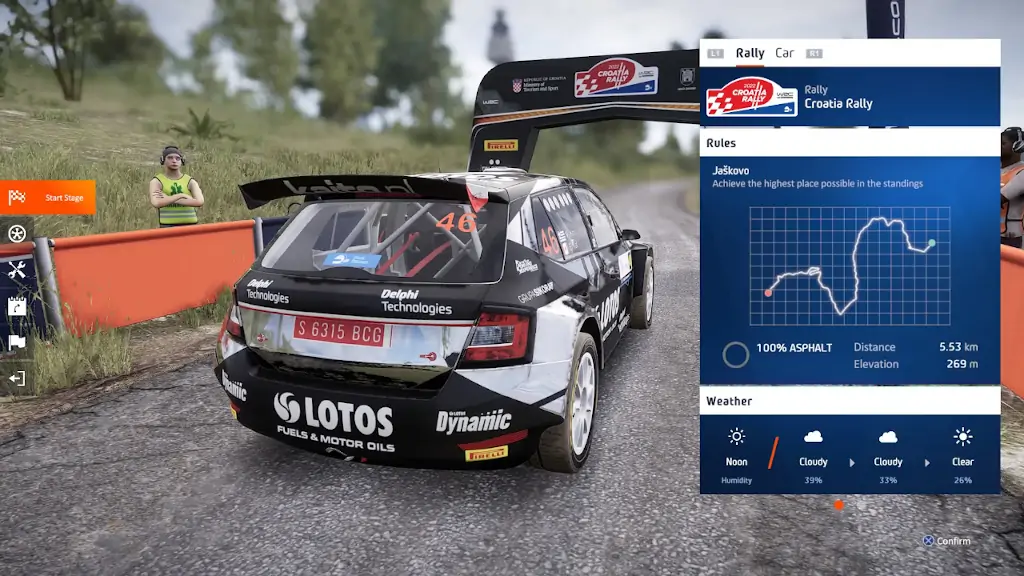Open the wrench and screwdriver setup menu
This screenshot has width=1024, height=576.
(17, 270)
